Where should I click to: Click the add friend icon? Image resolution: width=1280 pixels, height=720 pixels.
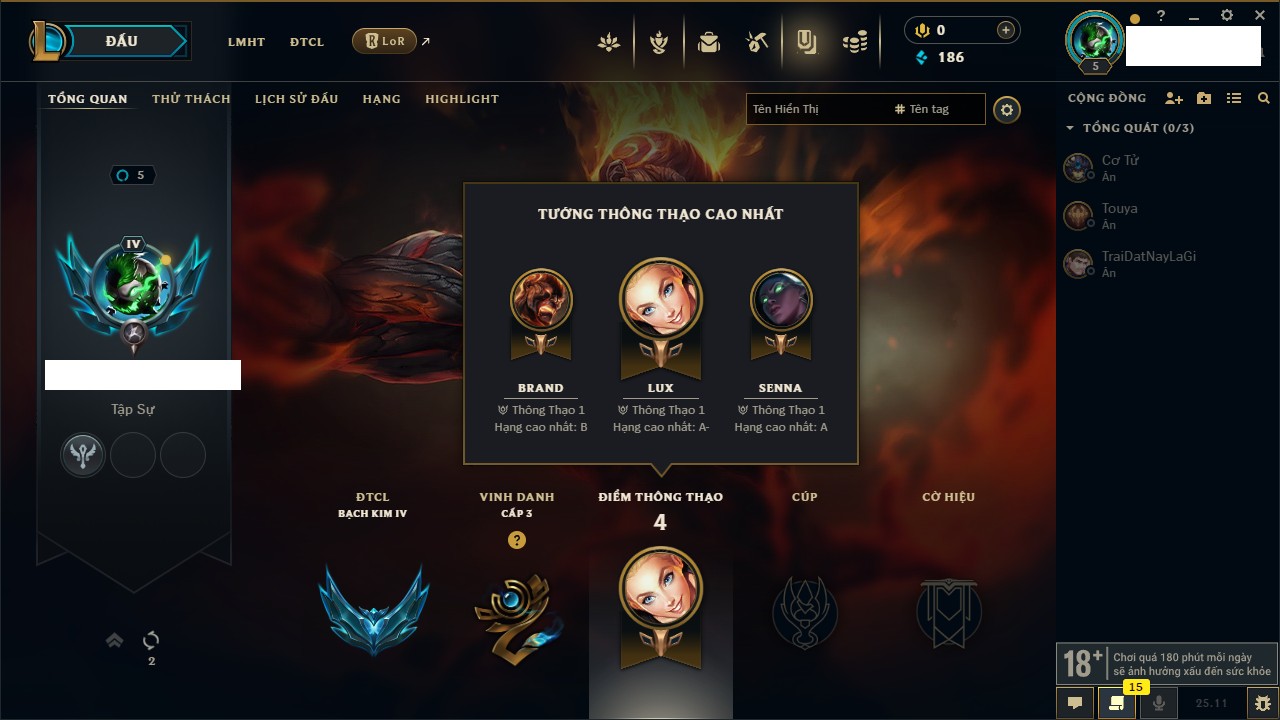pyautogui.click(x=1174, y=98)
